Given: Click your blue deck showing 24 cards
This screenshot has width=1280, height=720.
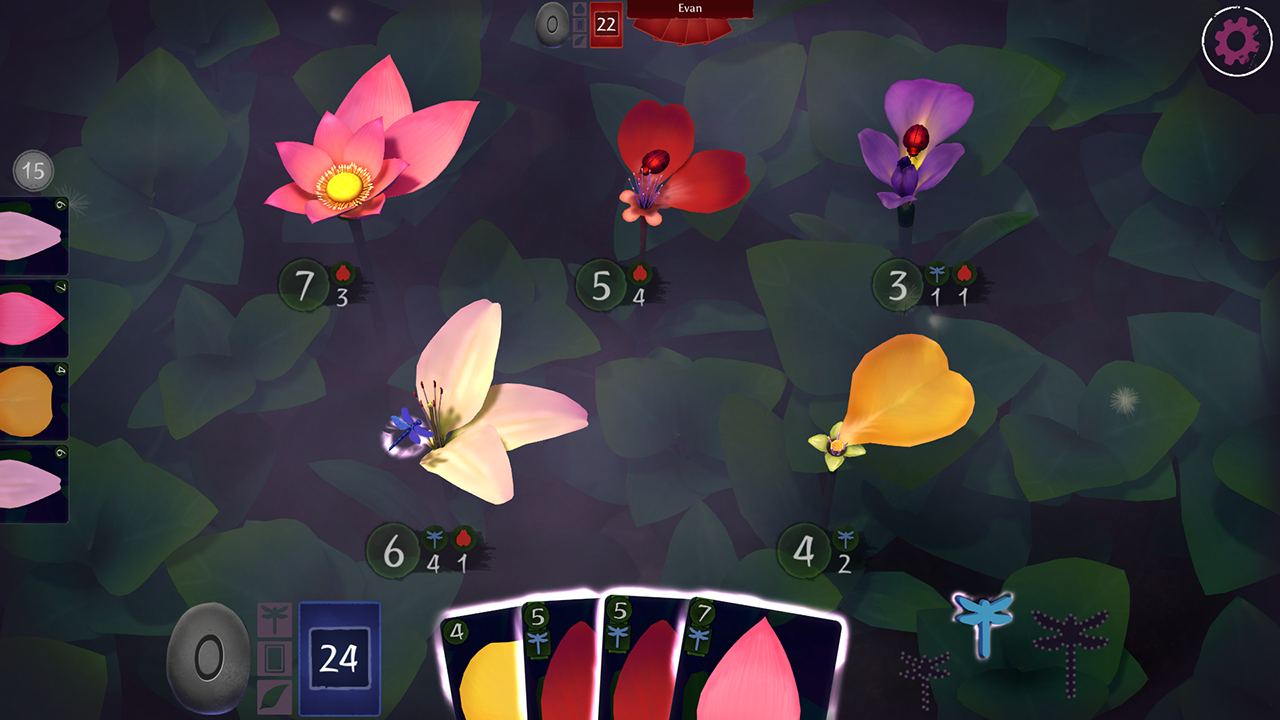Looking at the screenshot, I should coord(338,655).
